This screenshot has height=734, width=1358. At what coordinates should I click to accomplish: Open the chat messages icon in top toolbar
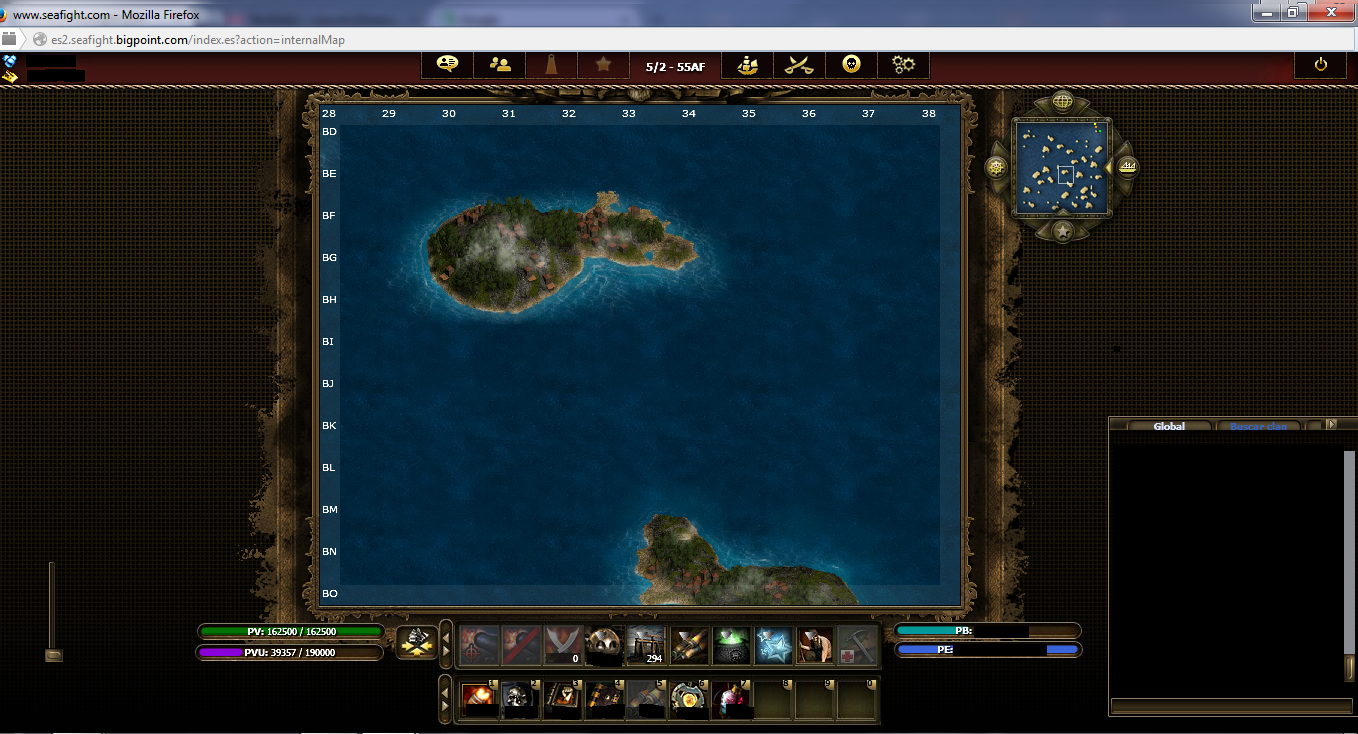pyautogui.click(x=447, y=64)
